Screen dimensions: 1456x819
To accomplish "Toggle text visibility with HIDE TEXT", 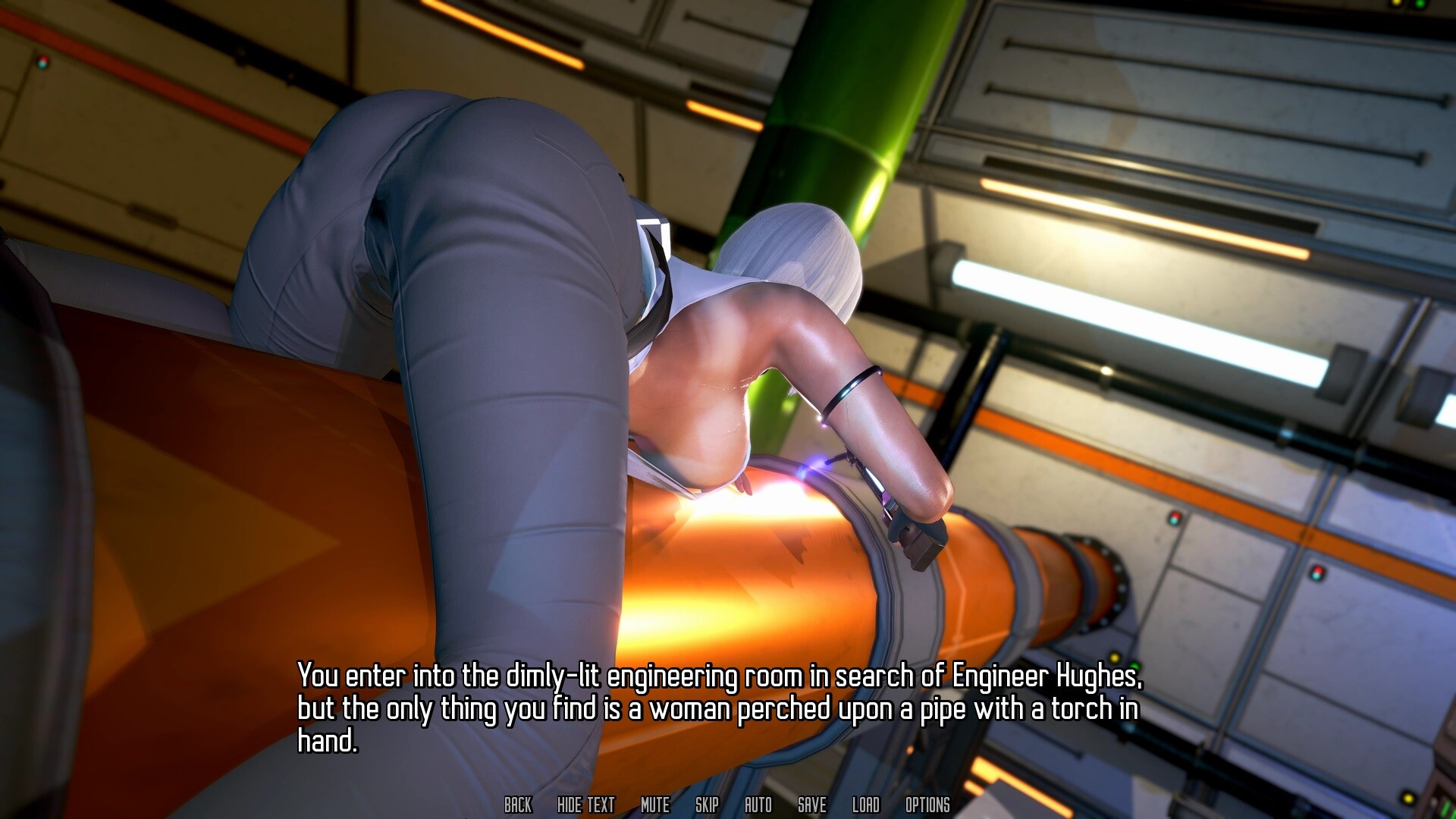I will click(x=585, y=806).
